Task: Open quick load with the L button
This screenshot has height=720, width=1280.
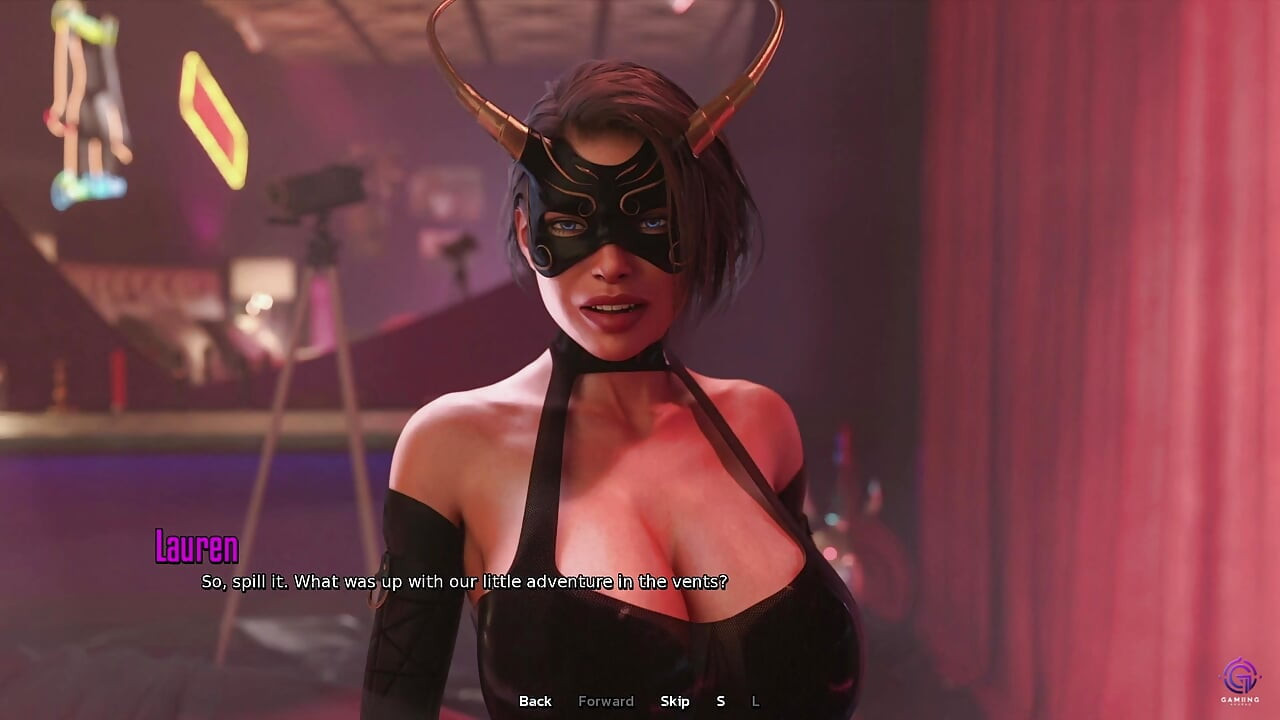Action: coord(755,701)
